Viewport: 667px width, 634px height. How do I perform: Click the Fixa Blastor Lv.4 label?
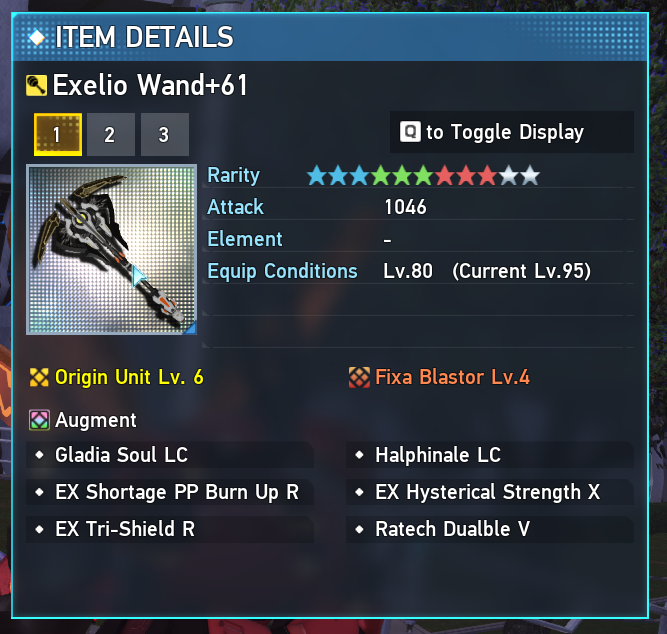tap(452, 377)
